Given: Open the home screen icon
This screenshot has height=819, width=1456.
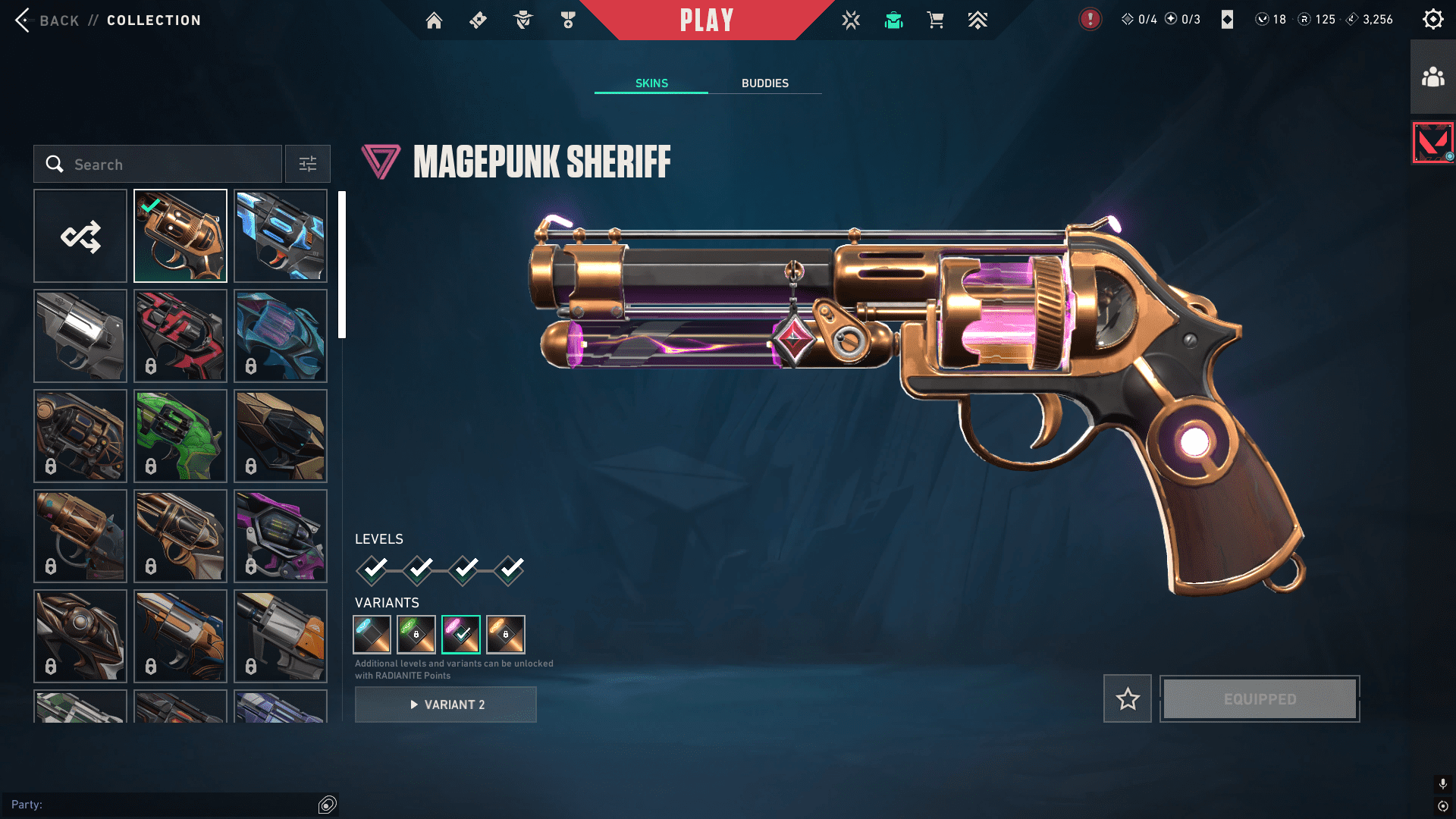Looking at the screenshot, I should click(434, 20).
